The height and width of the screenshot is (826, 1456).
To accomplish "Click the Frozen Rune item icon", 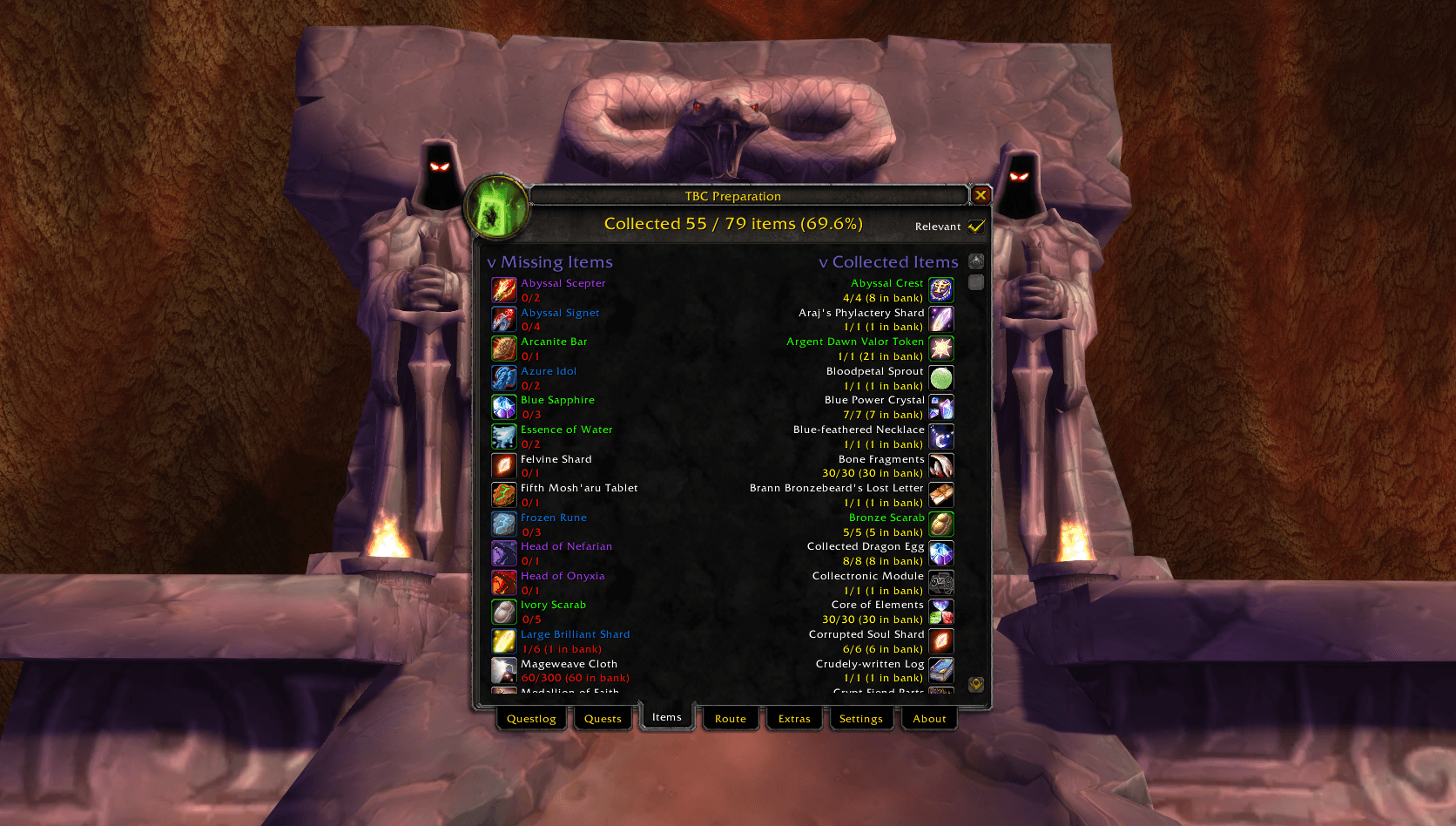I will (504, 524).
